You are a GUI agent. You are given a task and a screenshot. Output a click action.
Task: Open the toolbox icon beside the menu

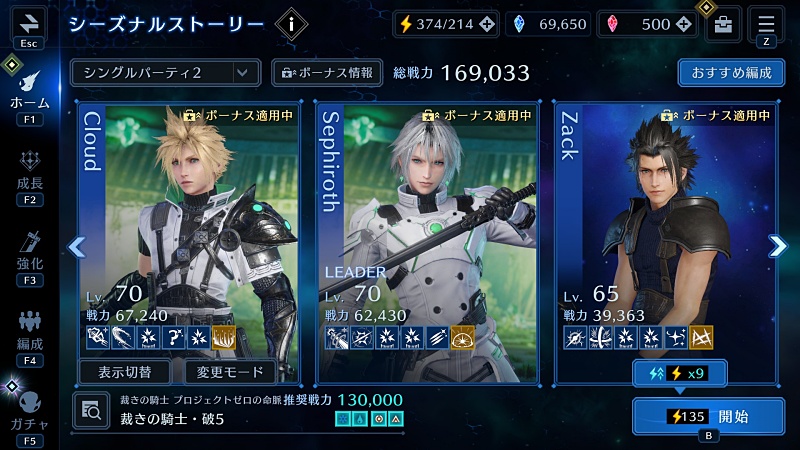coord(722,25)
